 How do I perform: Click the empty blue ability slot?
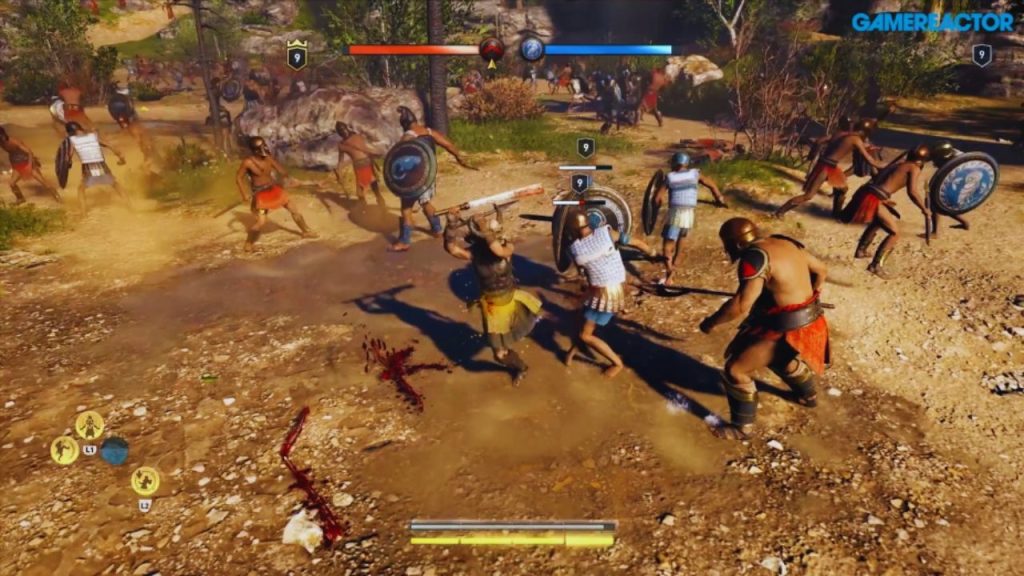click(115, 451)
